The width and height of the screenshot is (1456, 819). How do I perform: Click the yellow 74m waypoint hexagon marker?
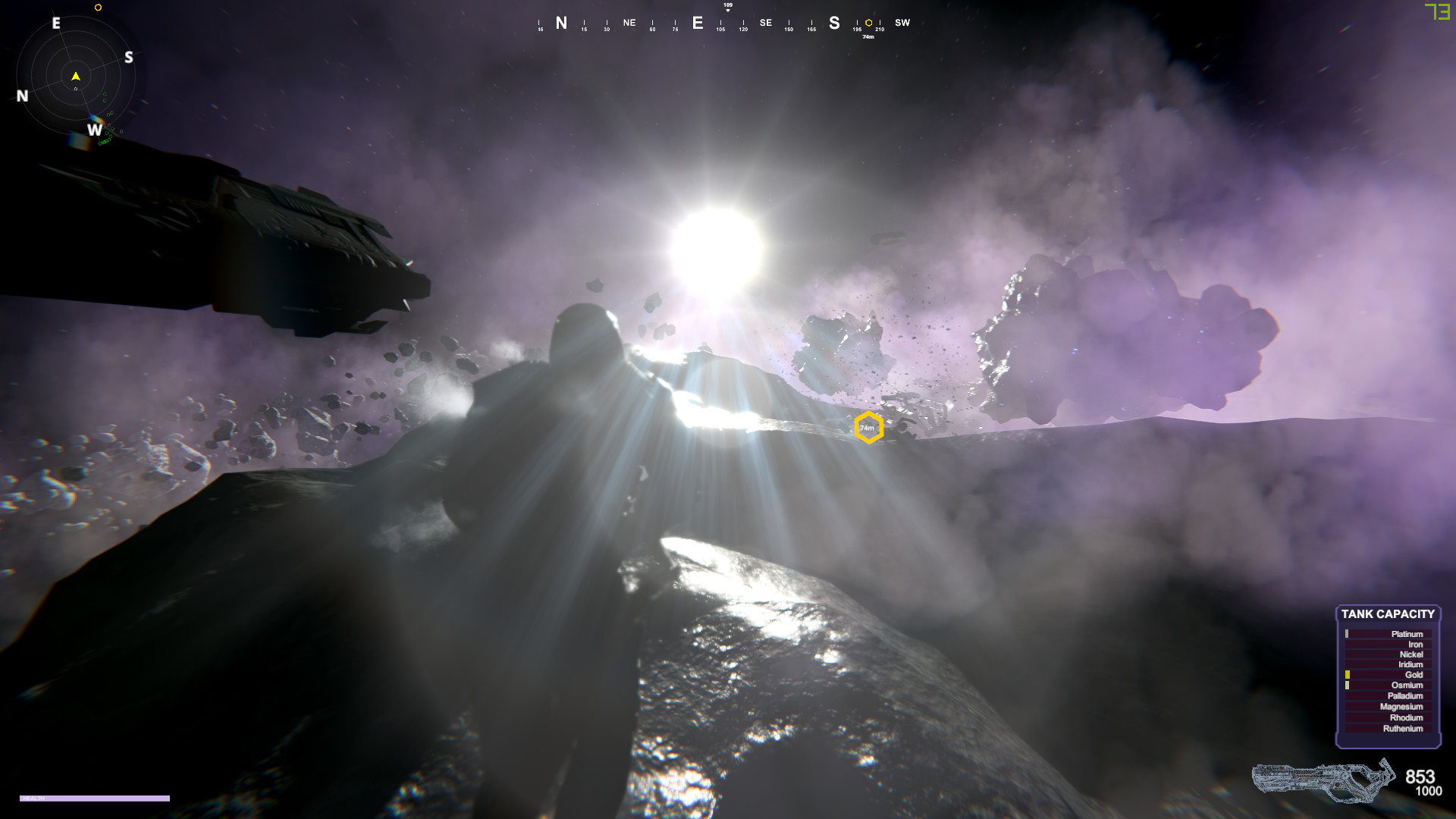(869, 427)
